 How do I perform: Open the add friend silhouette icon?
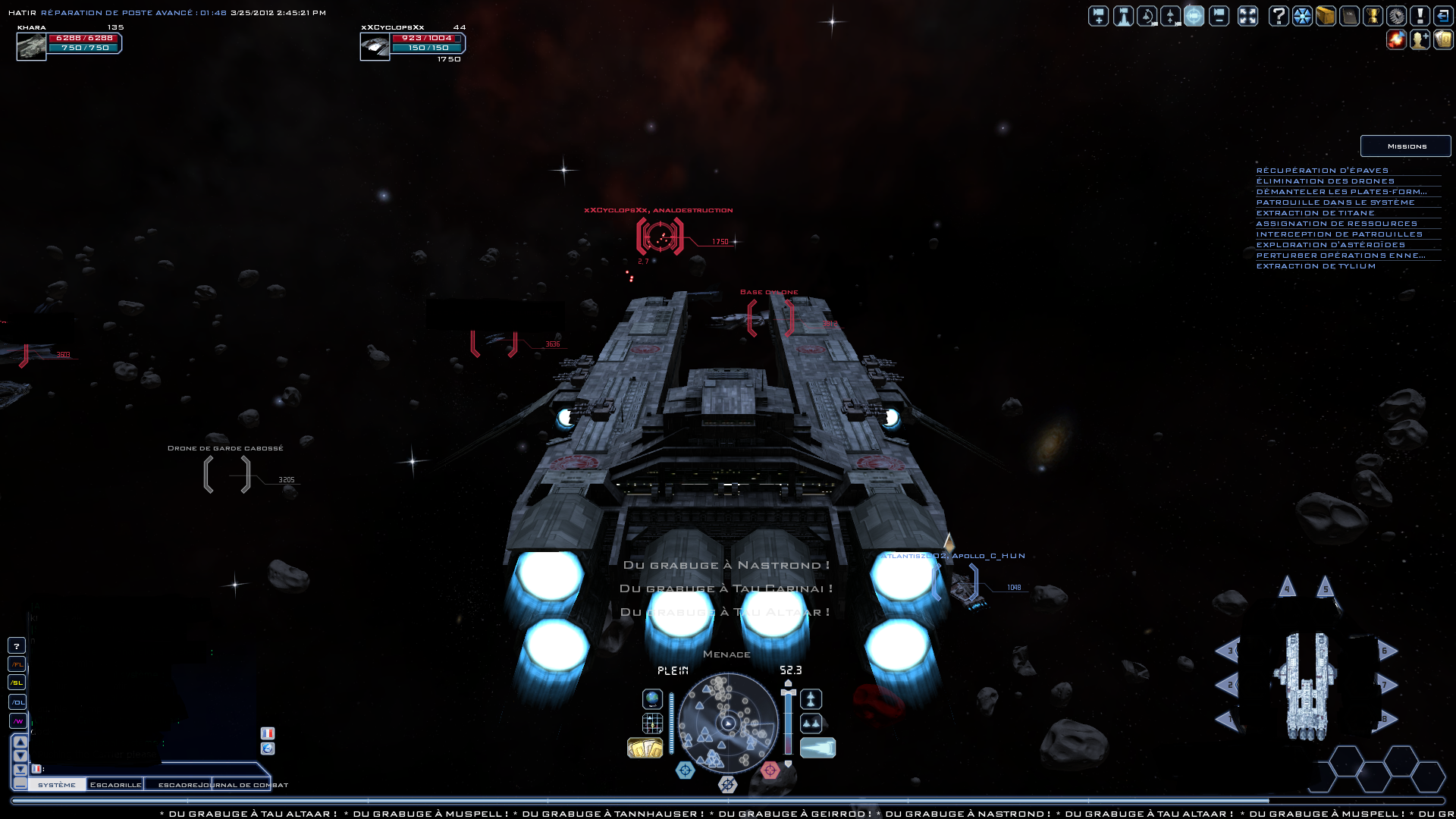coord(1420,39)
